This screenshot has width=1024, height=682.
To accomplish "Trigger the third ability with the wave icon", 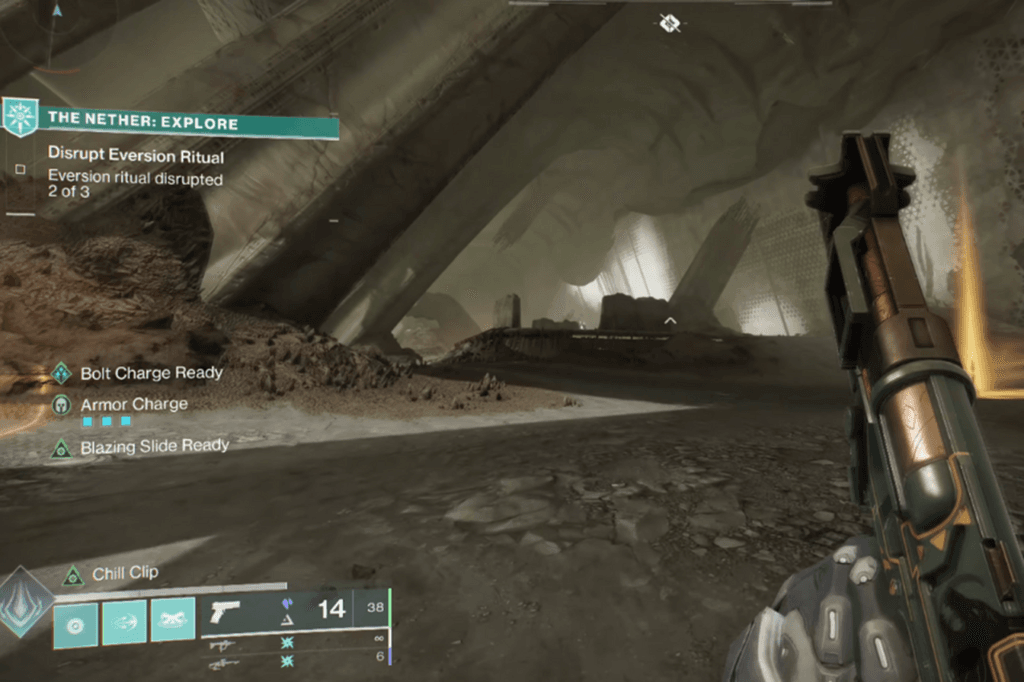I will coord(173,623).
